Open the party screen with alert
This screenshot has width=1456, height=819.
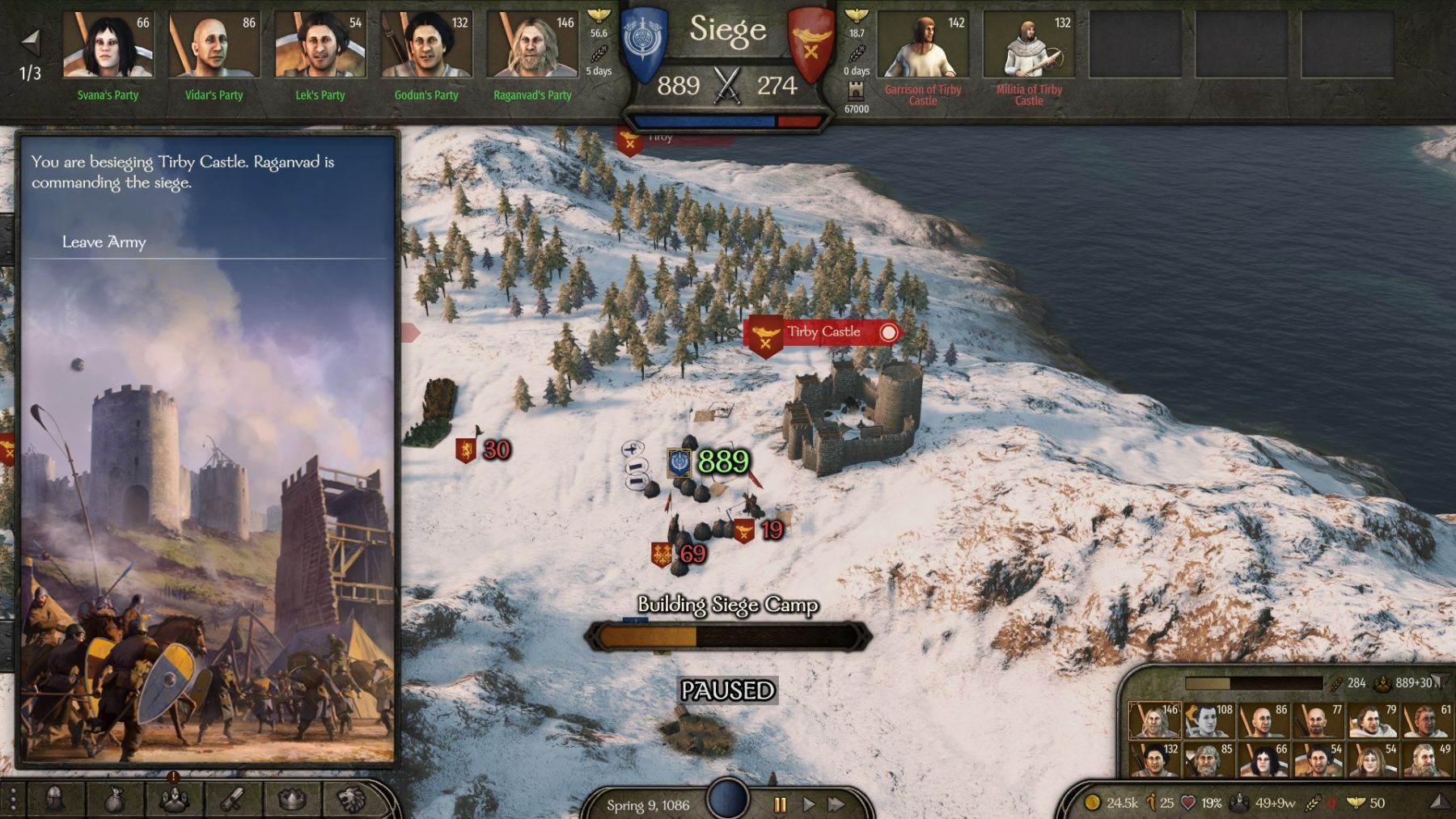pos(174,800)
